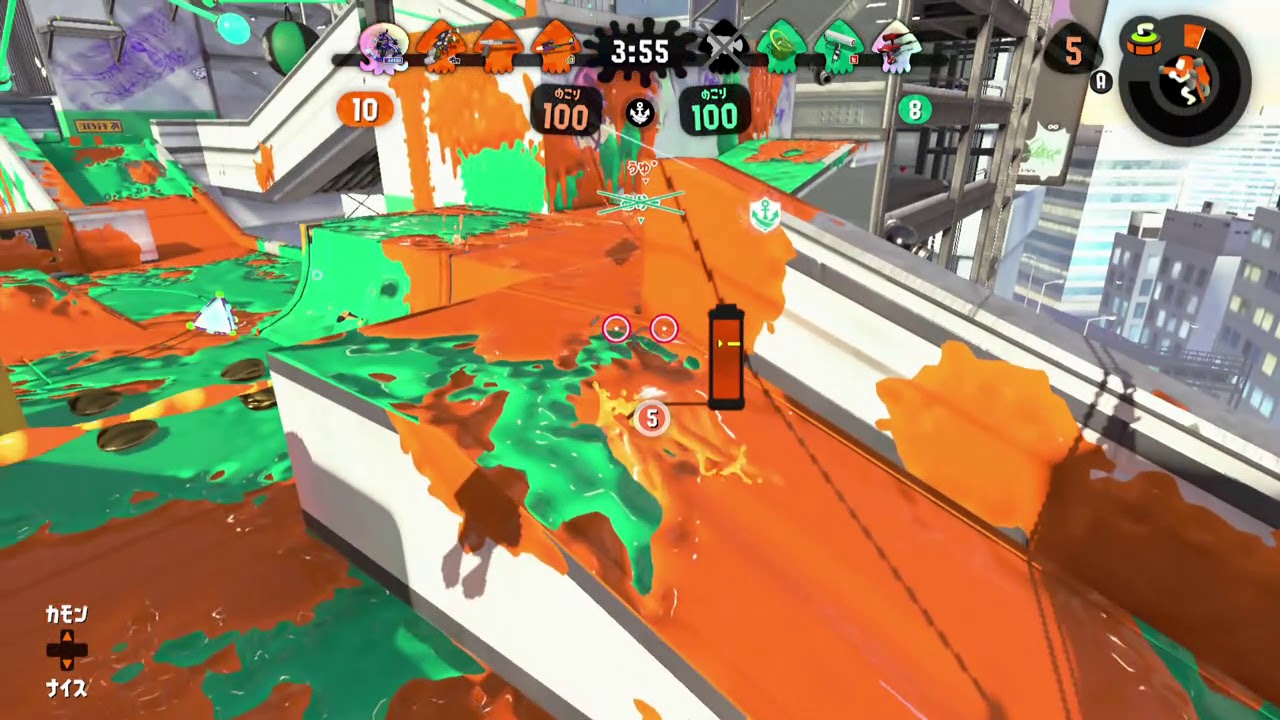Viewport: 1280px width, 720px height.
Task: Open the black splat timer showing 3:55
Action: pyautogui.click(x=640, y=53)
